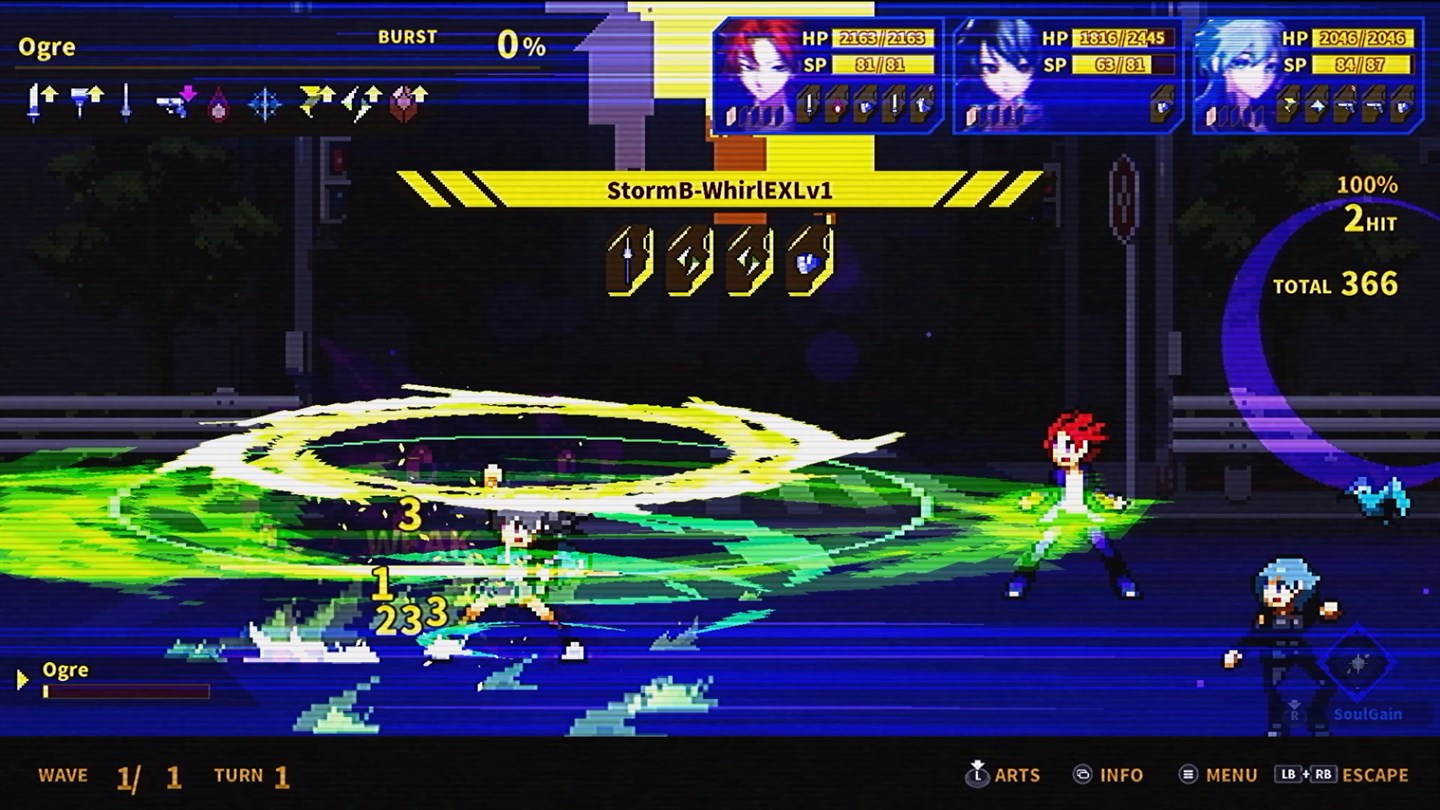Inspect the sword attack-up status icon
Viewport: 1440px width, 810px height.
(x=41, y=101)
